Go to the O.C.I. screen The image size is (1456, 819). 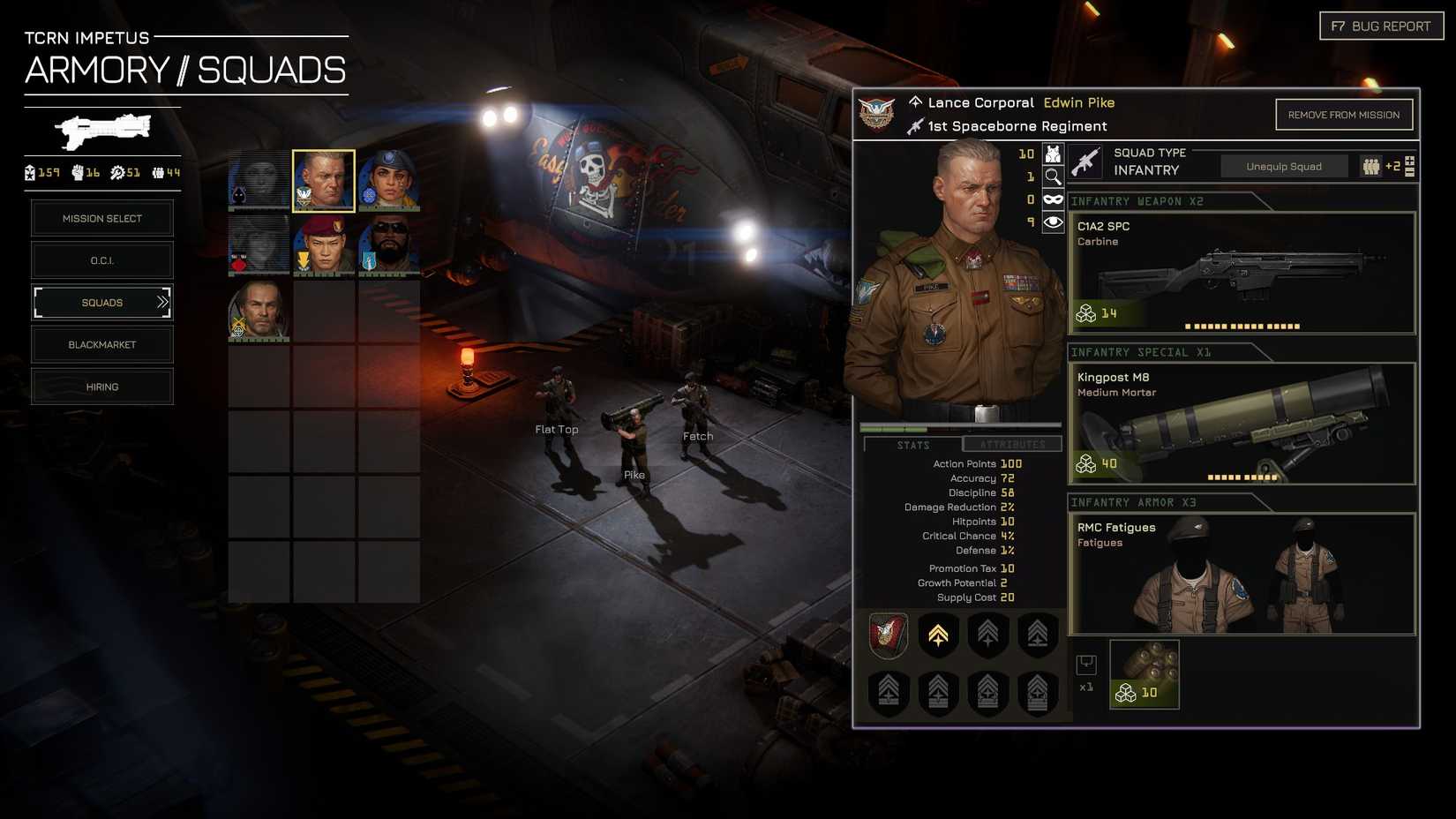pyautogui.click(x=102, y=260)
